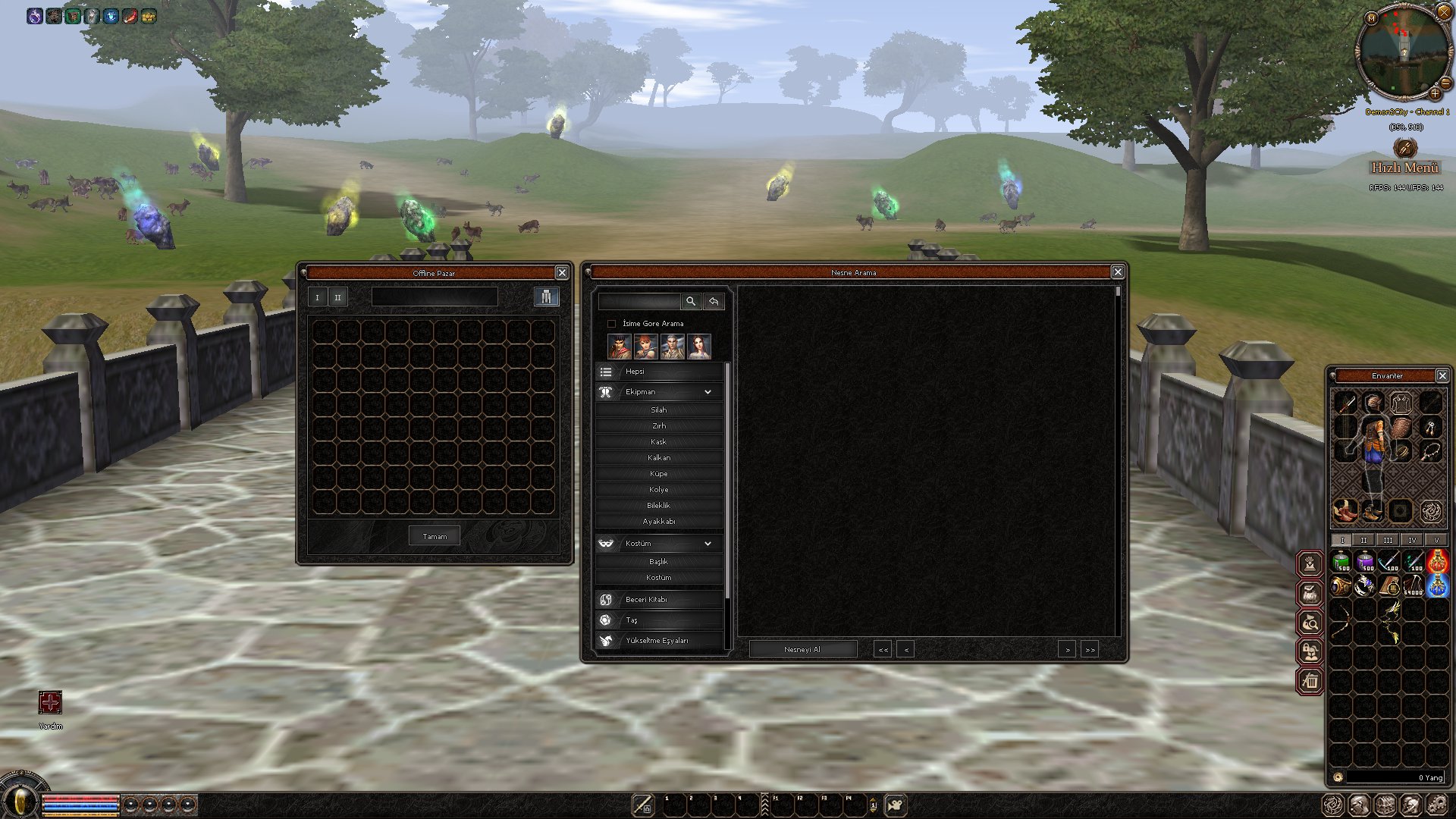Toggle the İsime Göre Arama checkbox
This screenshot has width=1456, height=819.
click(x=612, y=324)
